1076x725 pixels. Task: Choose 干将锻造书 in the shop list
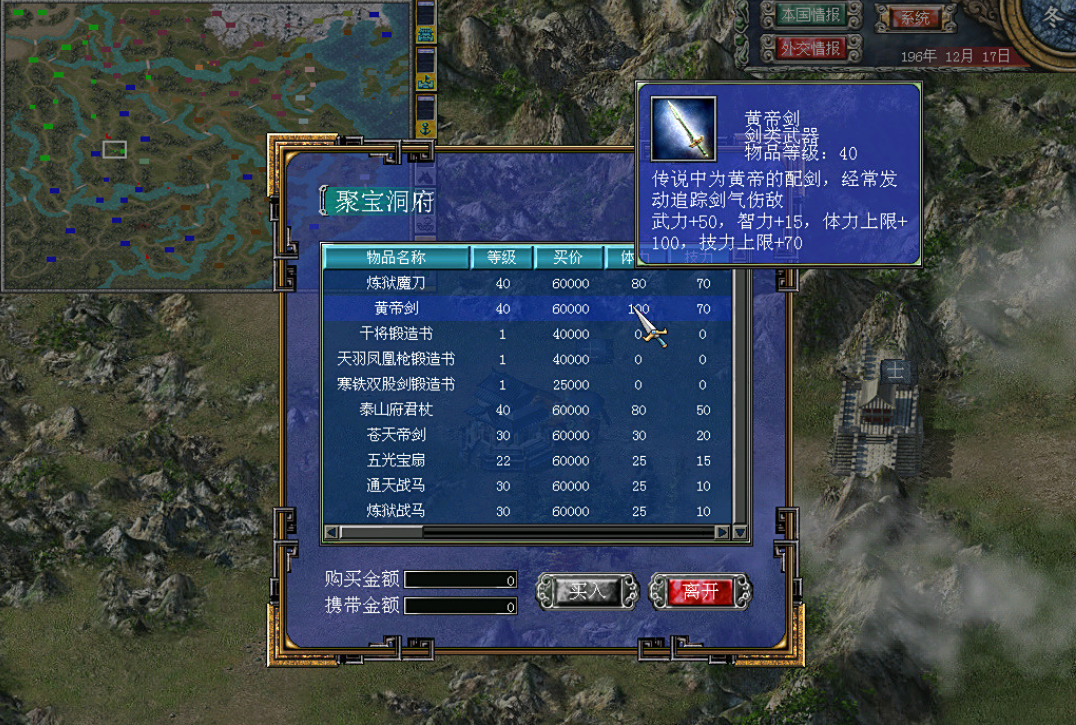pos(396,334)
